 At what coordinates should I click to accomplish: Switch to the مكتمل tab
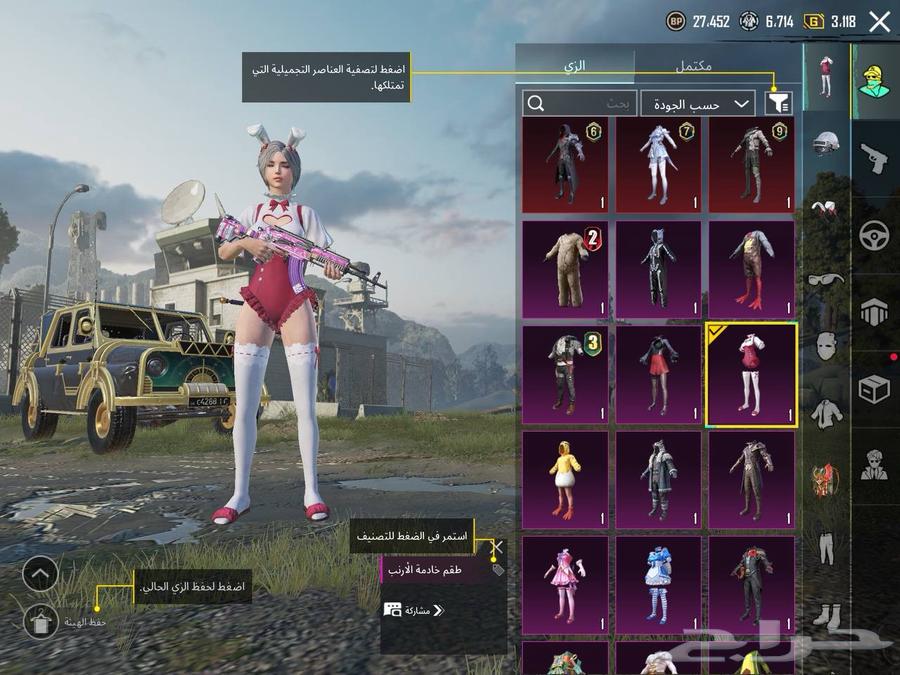click(693, 66)
